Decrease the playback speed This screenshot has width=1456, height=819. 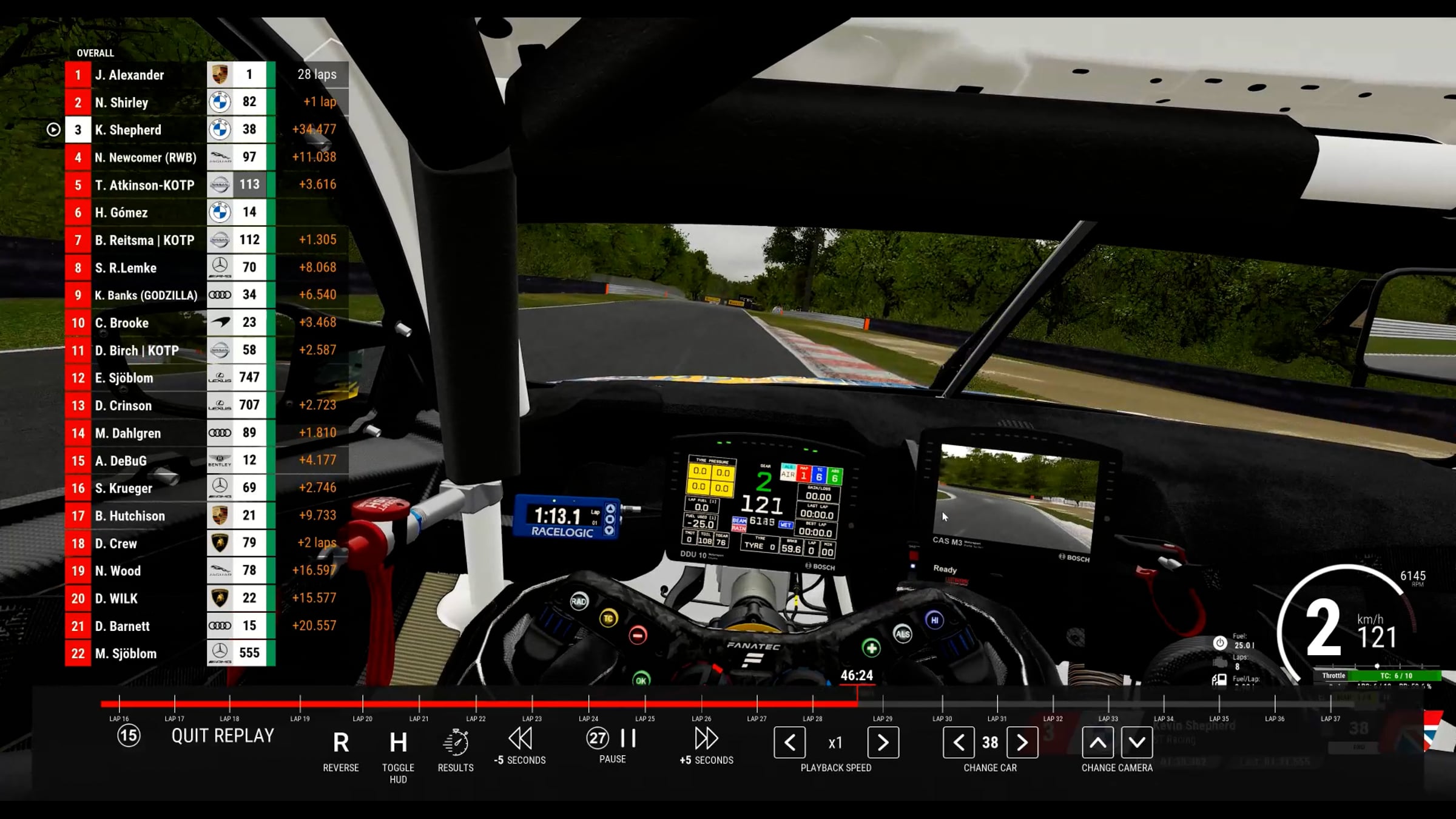(789, 743)
